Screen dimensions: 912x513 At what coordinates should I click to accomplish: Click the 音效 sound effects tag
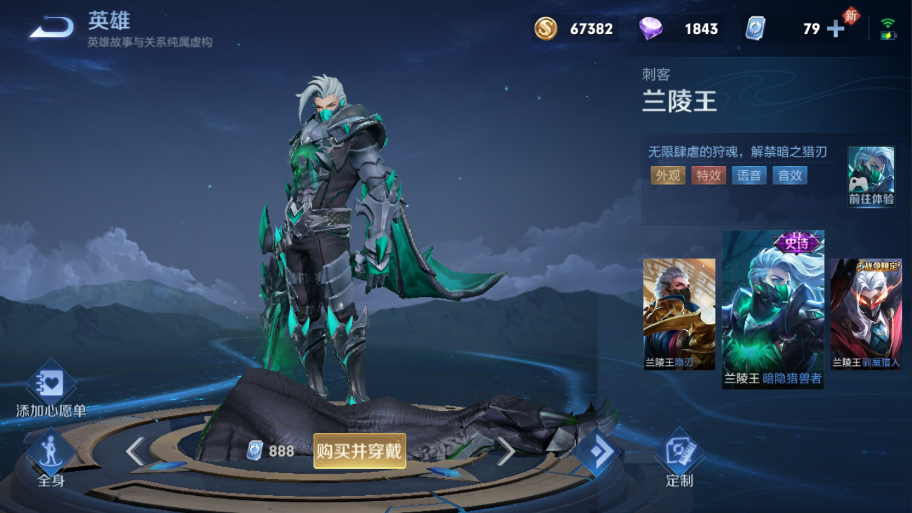click(790, 176)
